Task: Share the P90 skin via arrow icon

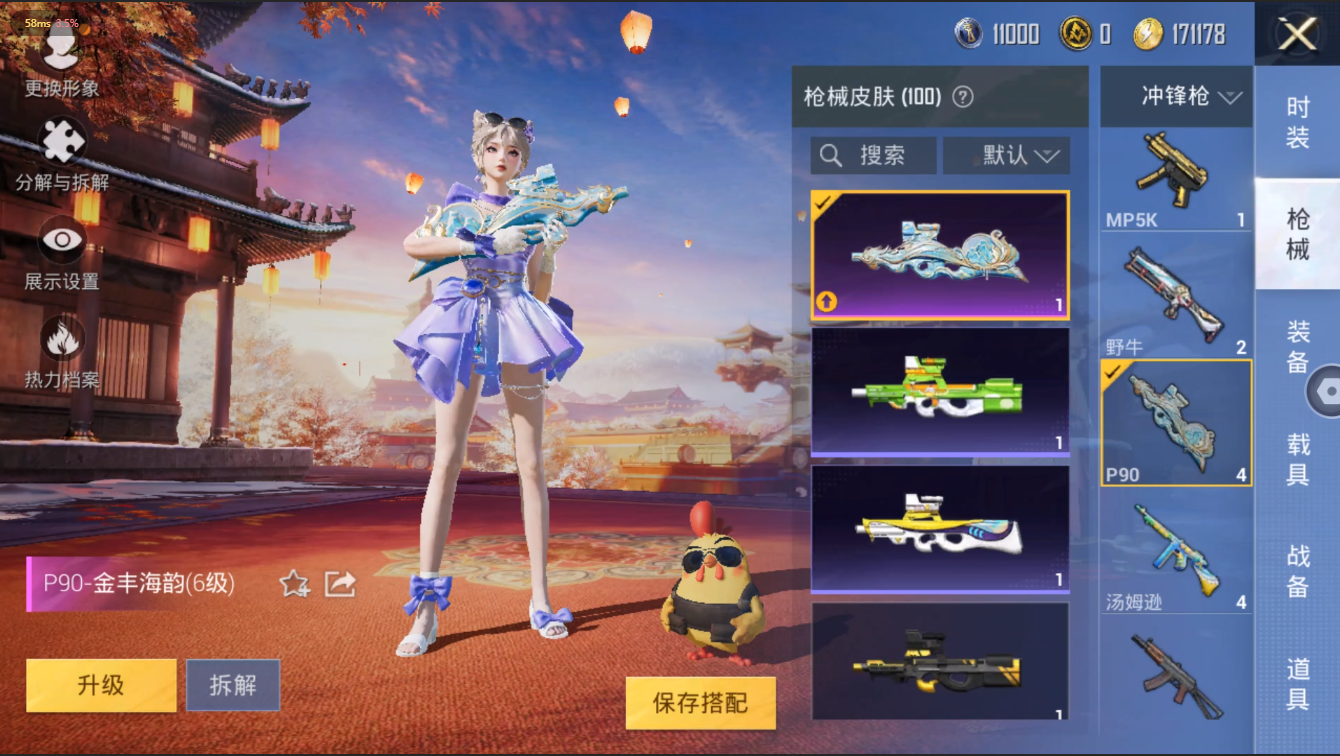Action: (340, 583)
